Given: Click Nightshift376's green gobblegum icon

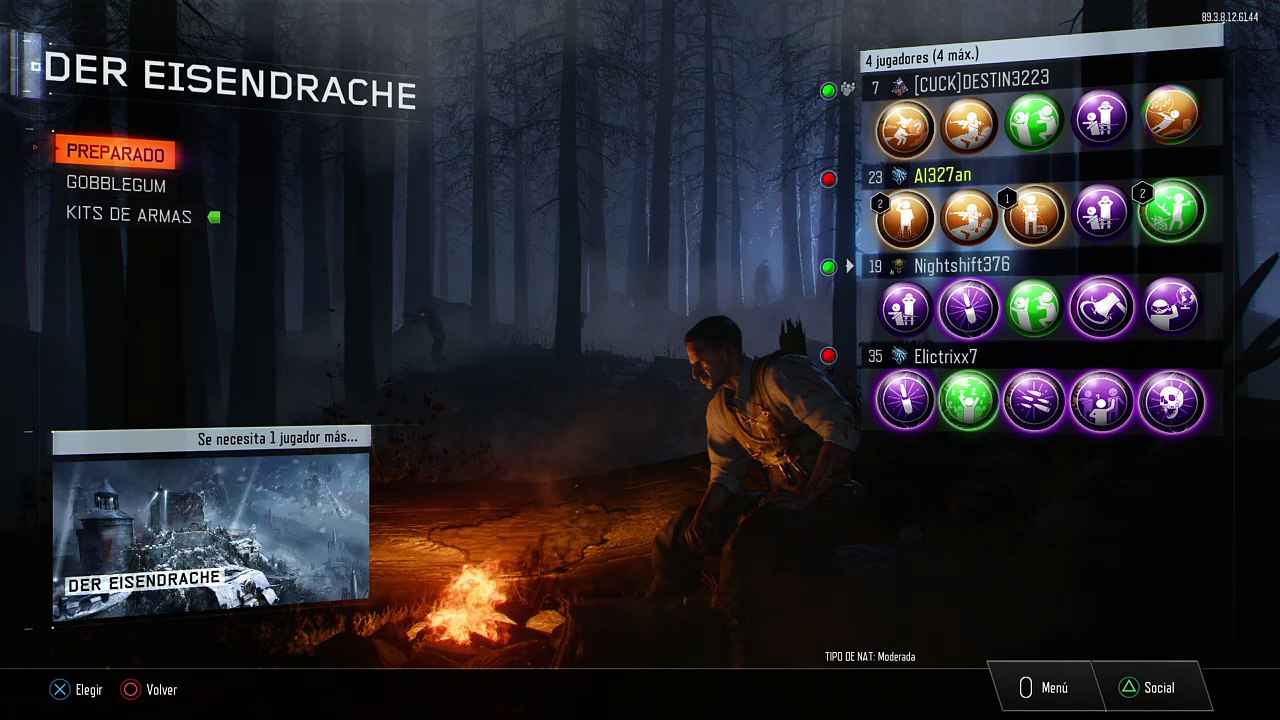Looking at the screenshot, I should point(1033,307).
